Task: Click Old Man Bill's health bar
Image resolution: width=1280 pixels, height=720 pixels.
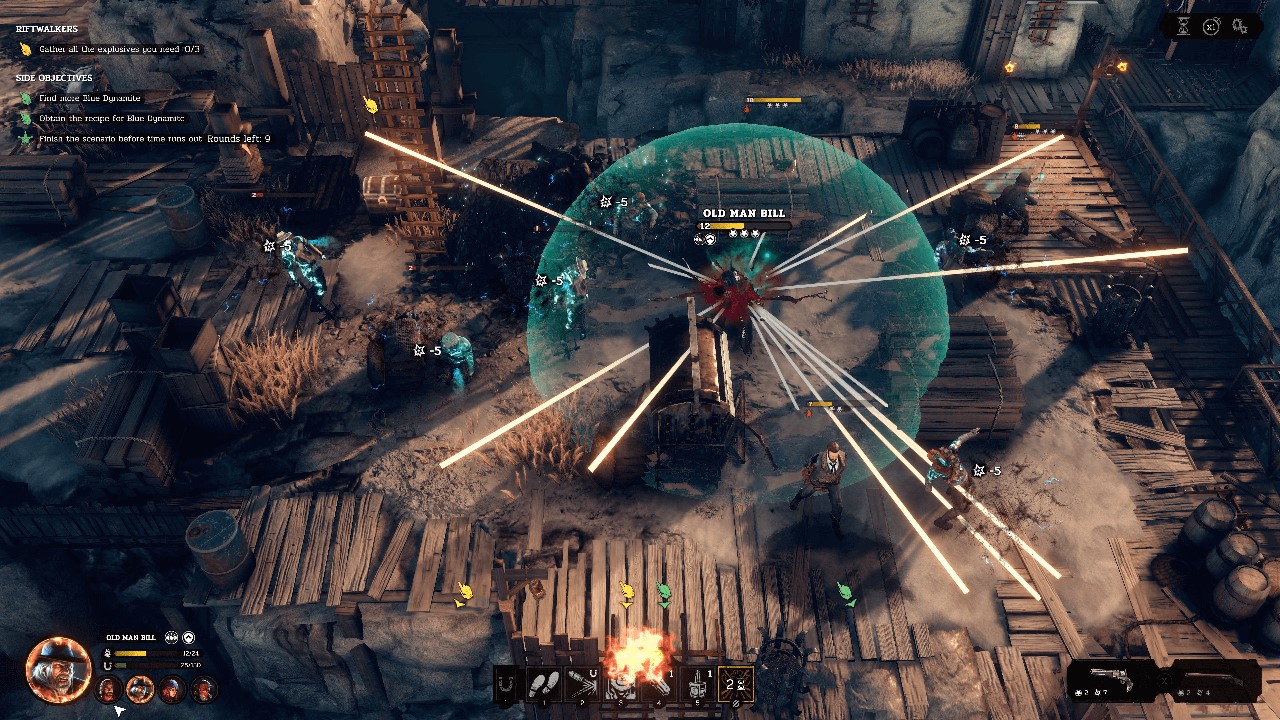Action: click(x=146, y=653)
